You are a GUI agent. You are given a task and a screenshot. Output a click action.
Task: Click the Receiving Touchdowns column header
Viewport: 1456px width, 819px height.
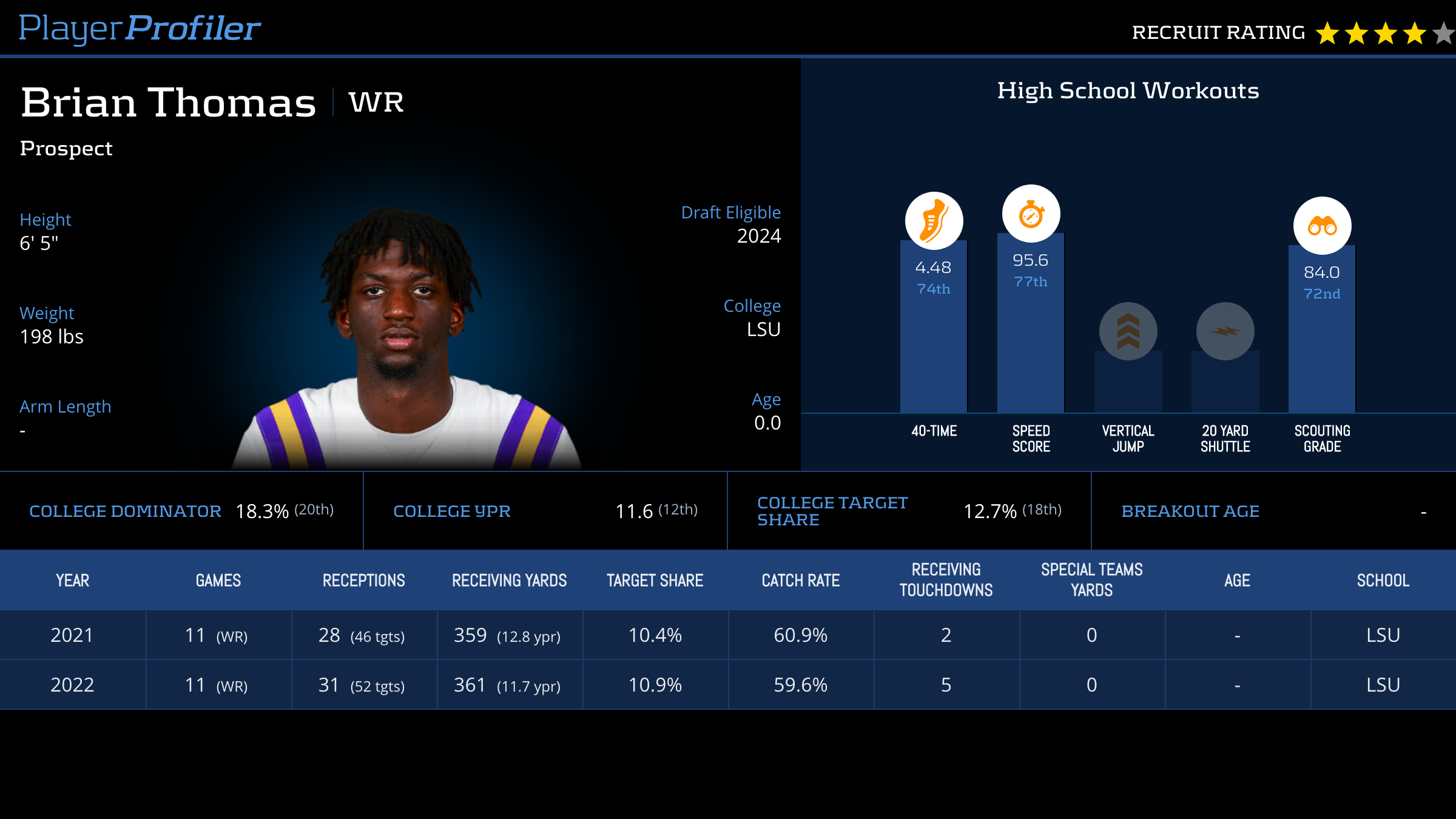point(946,580)
